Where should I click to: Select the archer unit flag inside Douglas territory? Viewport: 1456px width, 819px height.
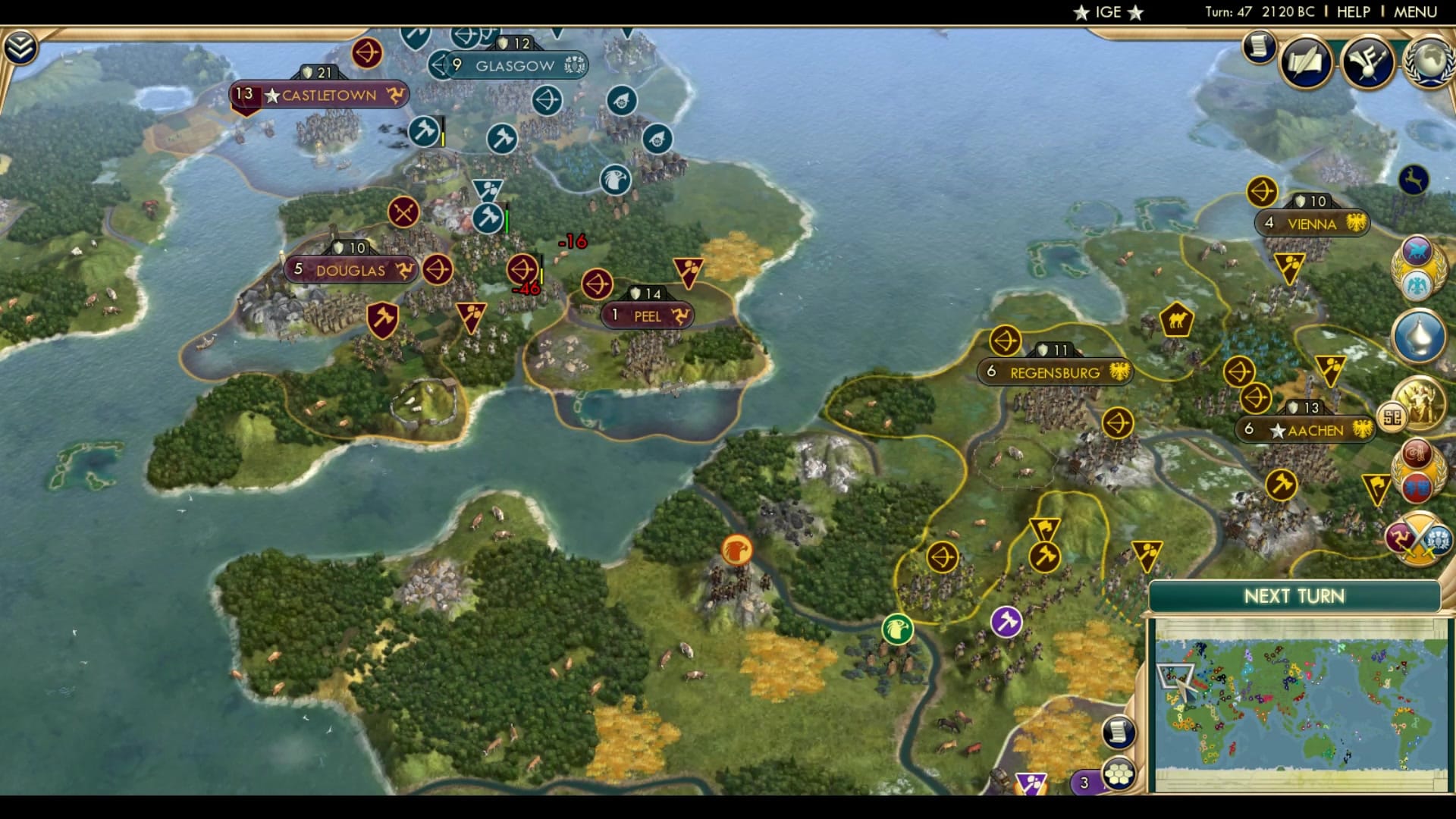(x=439, y=268)
